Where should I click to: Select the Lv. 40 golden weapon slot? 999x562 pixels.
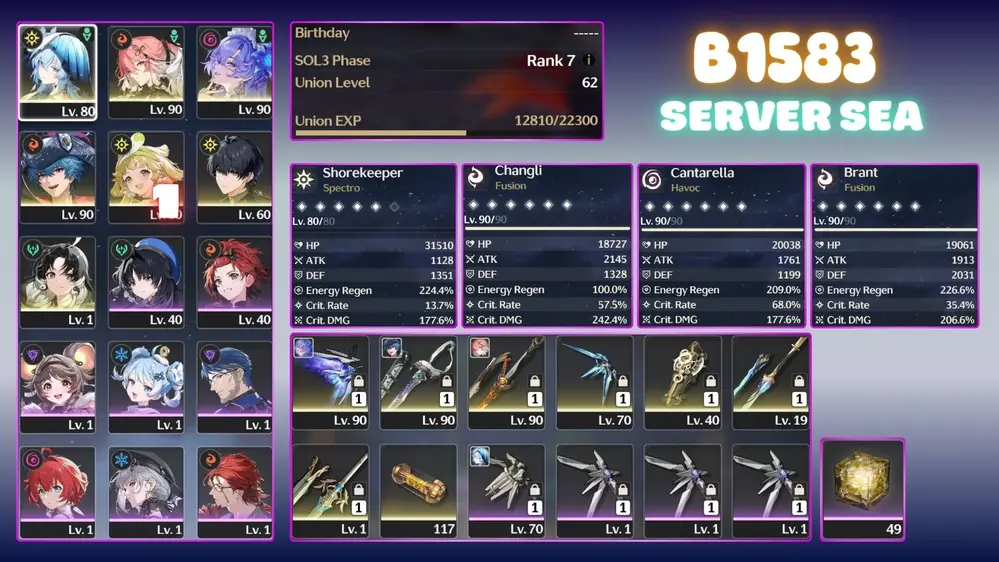point(682,382)
